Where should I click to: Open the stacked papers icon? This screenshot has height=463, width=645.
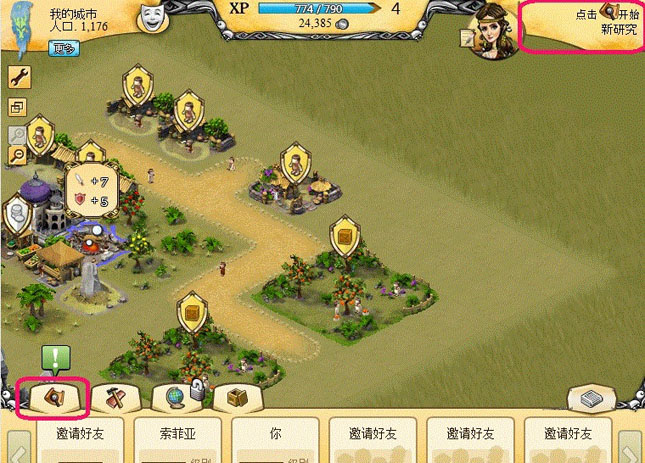click(591, 398)
